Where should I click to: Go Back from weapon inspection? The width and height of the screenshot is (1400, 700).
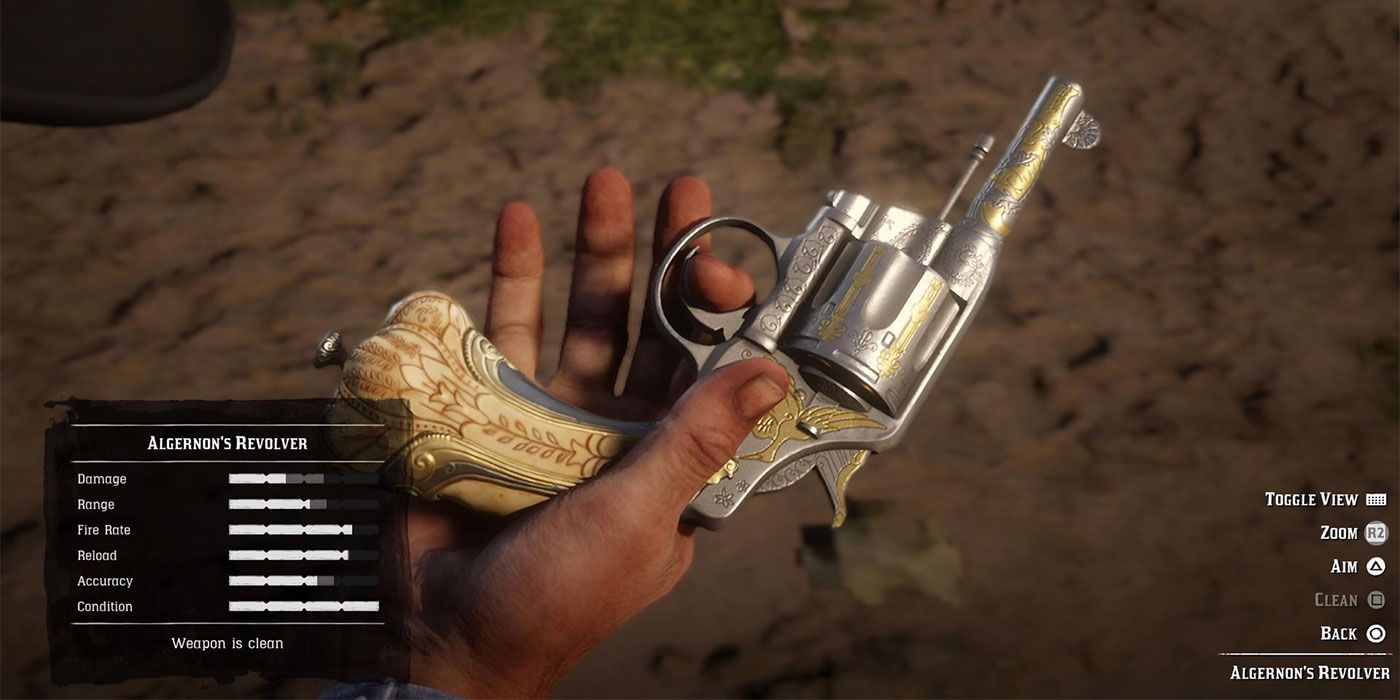tap(1352, 633)
